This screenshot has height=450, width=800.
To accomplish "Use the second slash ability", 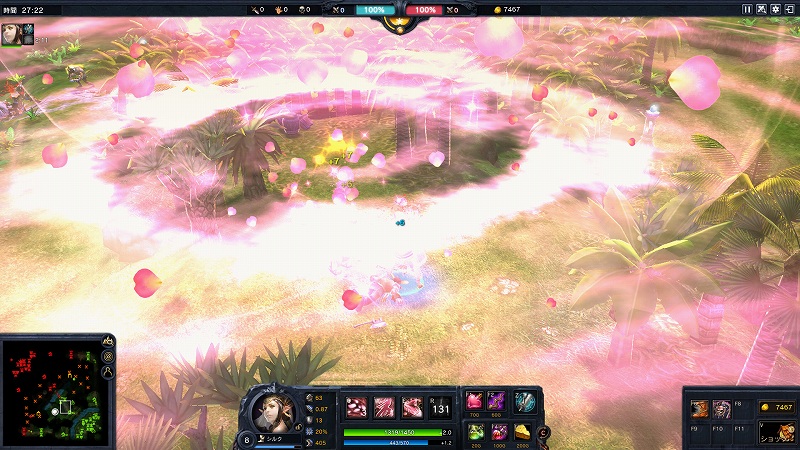I will click(x=384, y=407).
